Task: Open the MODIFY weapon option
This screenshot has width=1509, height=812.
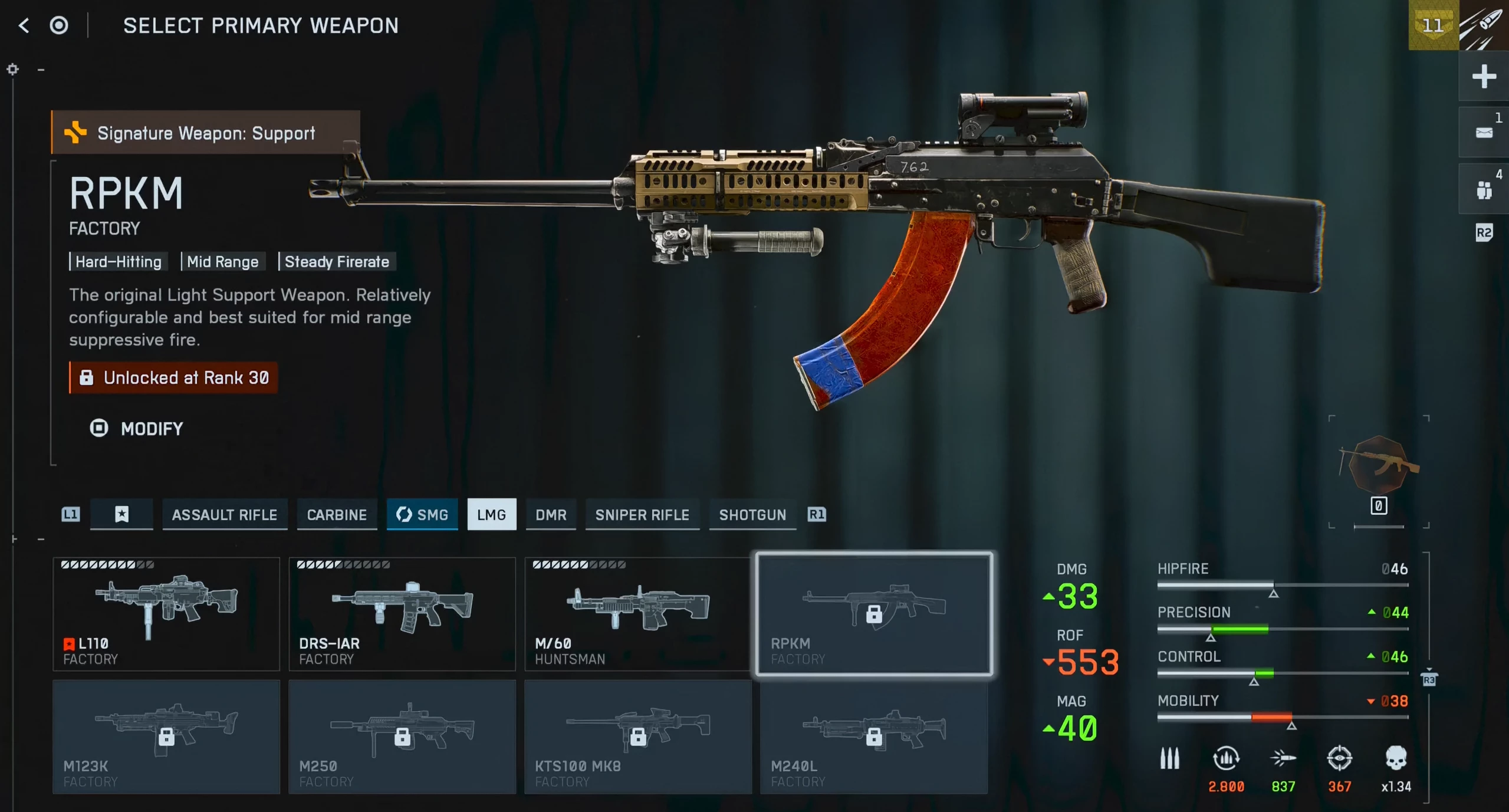Action: (137, 428)
